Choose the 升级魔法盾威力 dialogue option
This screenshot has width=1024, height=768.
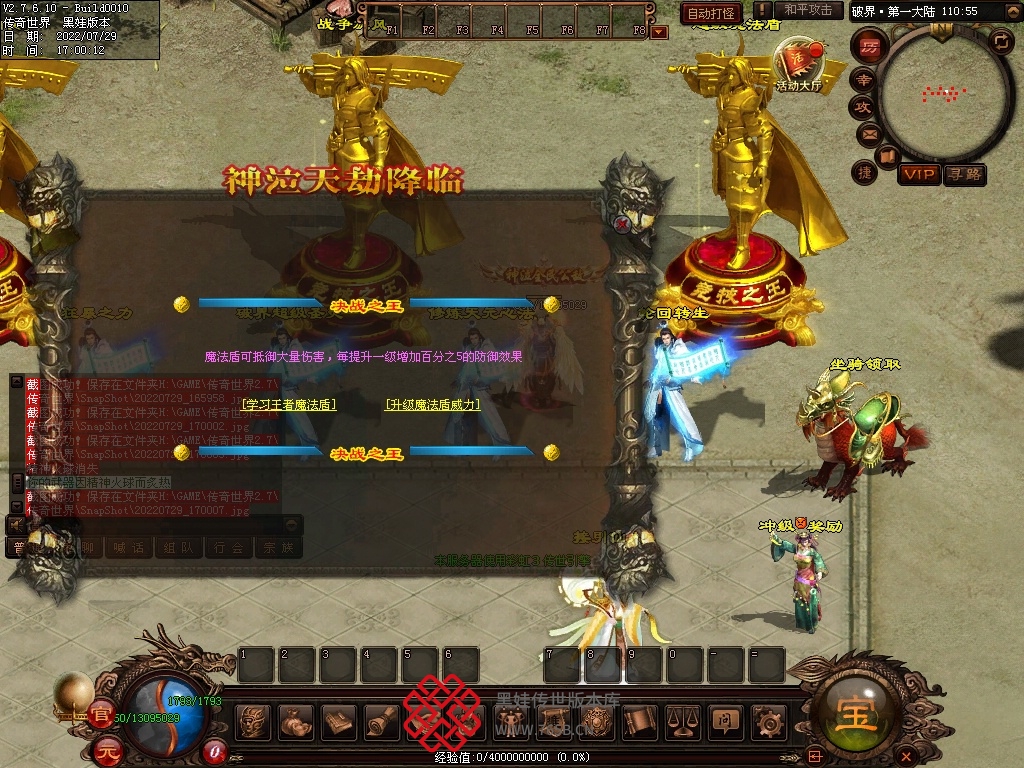433,405
